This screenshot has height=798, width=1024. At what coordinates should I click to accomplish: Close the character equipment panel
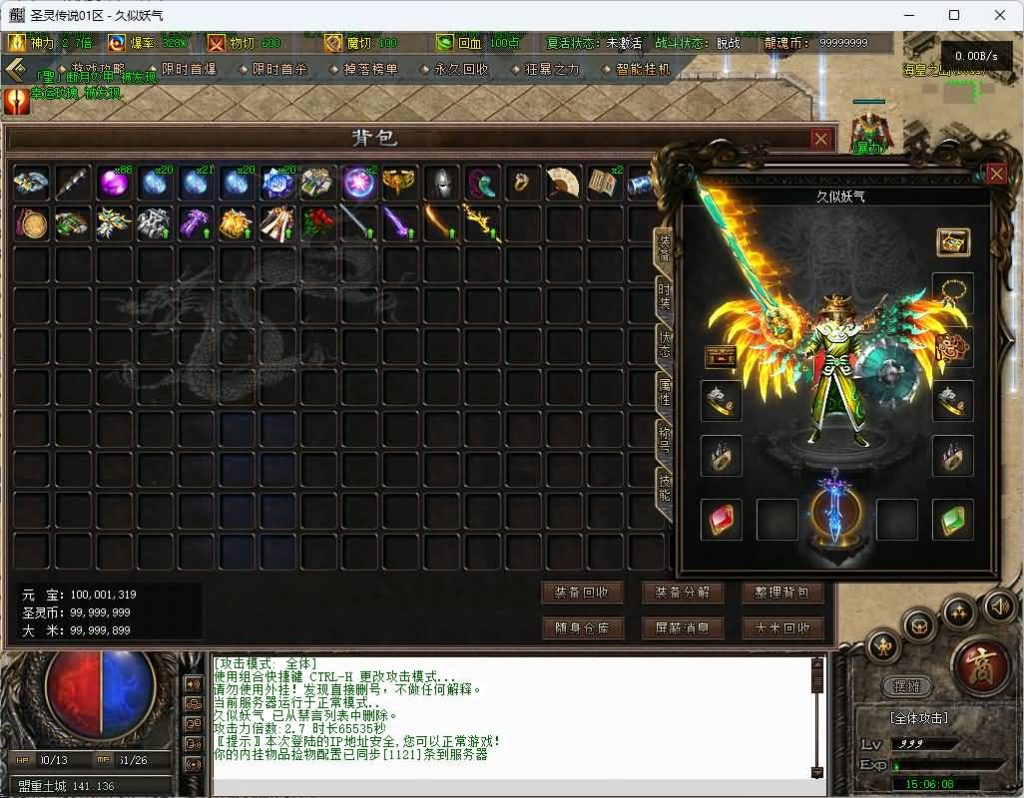click(x=996, y=174)
